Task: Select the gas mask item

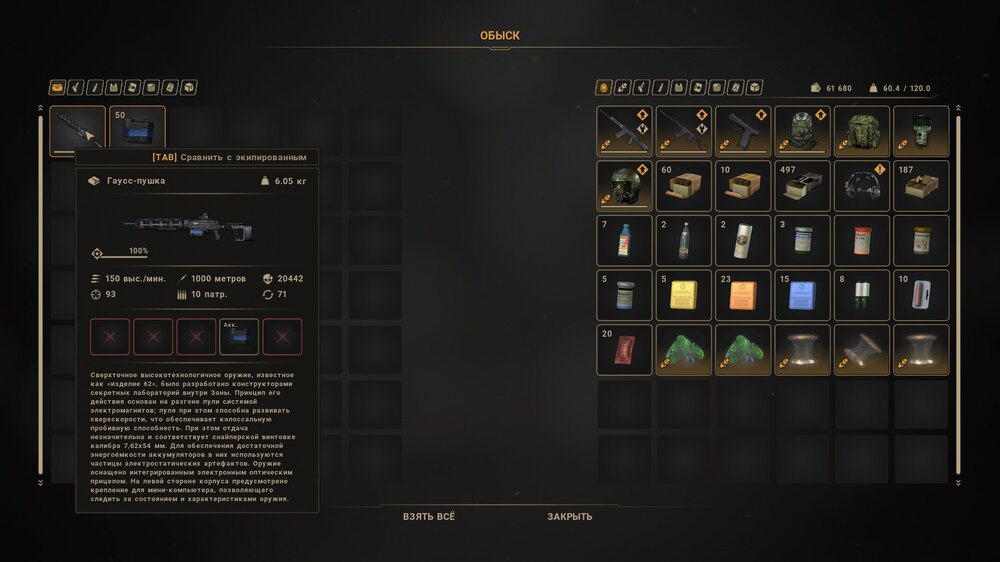Action: pyautogui.click(x=624, y=186)
